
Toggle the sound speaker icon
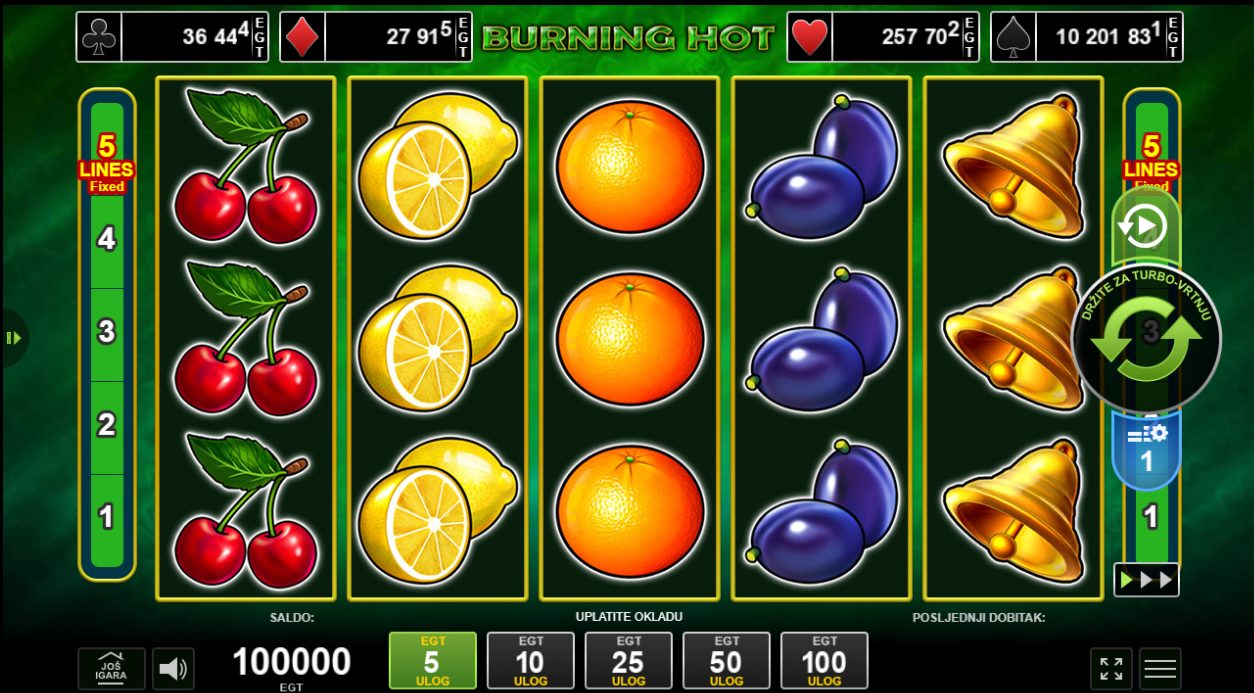tap(174, 669)
